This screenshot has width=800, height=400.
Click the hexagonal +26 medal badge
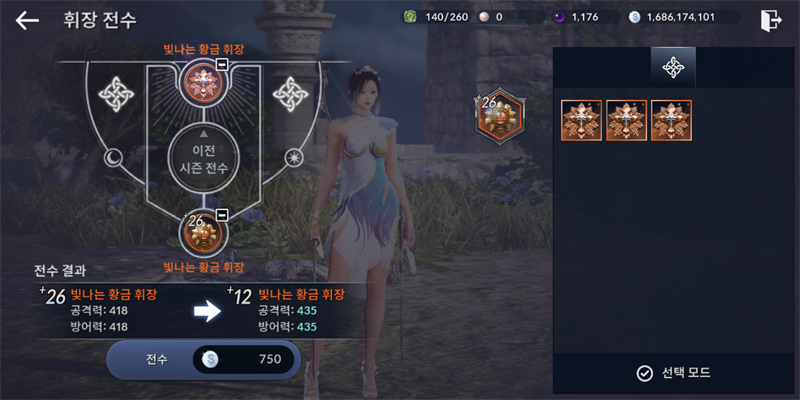496,116
